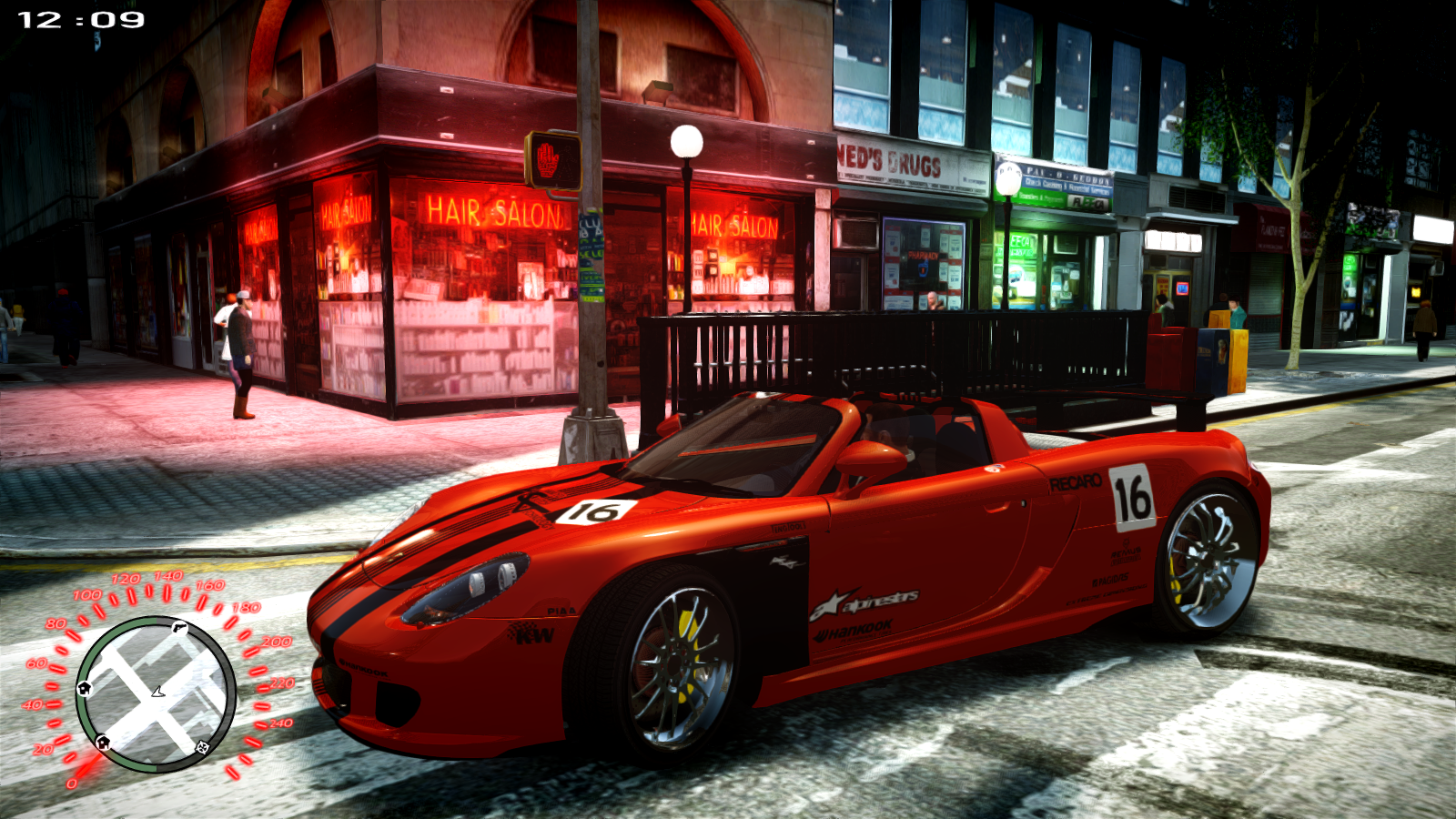
Task: Select the house icon near the minimap bottom
Action: [x=103, y=741]
